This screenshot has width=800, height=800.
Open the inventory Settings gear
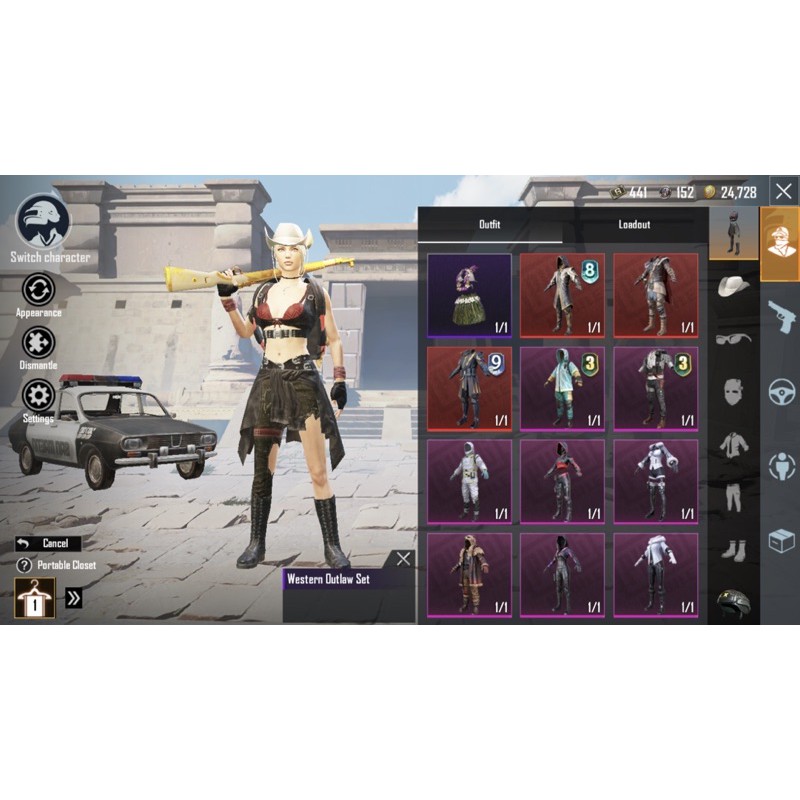coord(38,396)
